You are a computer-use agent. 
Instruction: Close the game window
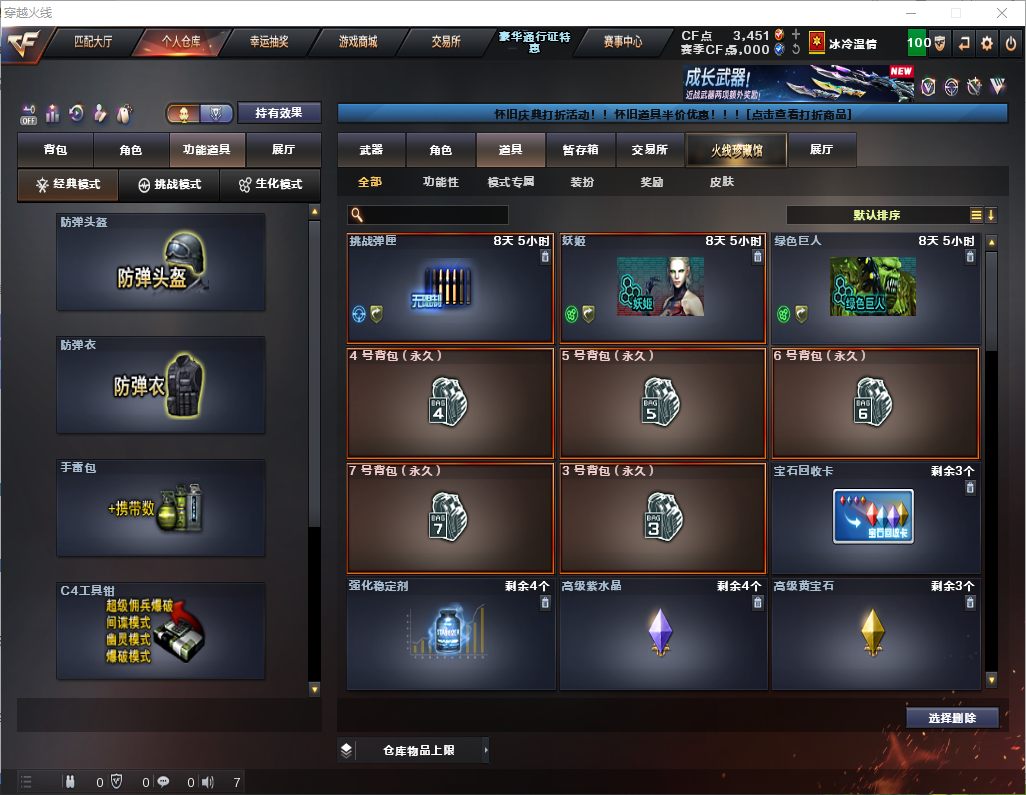pos(1001,13)
